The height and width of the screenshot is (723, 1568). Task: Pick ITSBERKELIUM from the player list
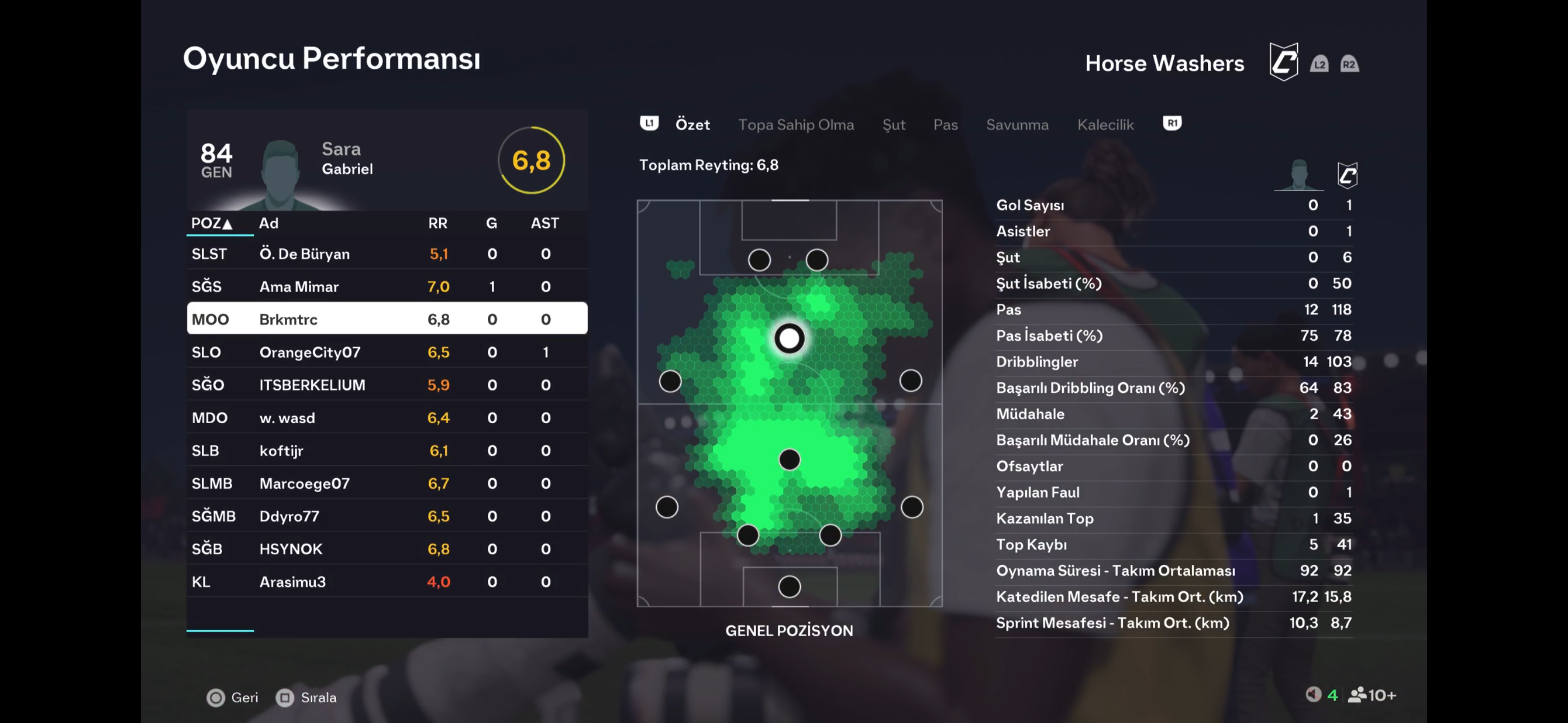tap(386, 385)
